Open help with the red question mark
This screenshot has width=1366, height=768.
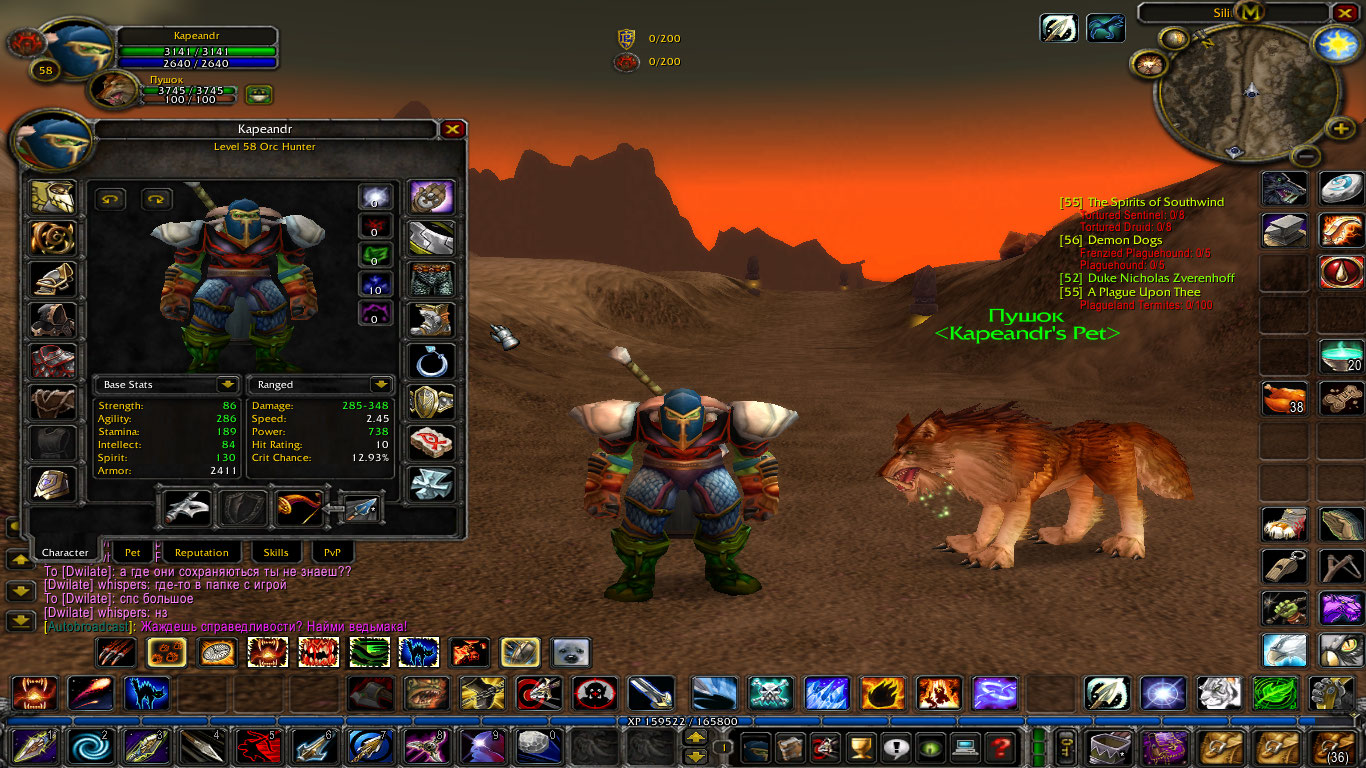point(999,746)
